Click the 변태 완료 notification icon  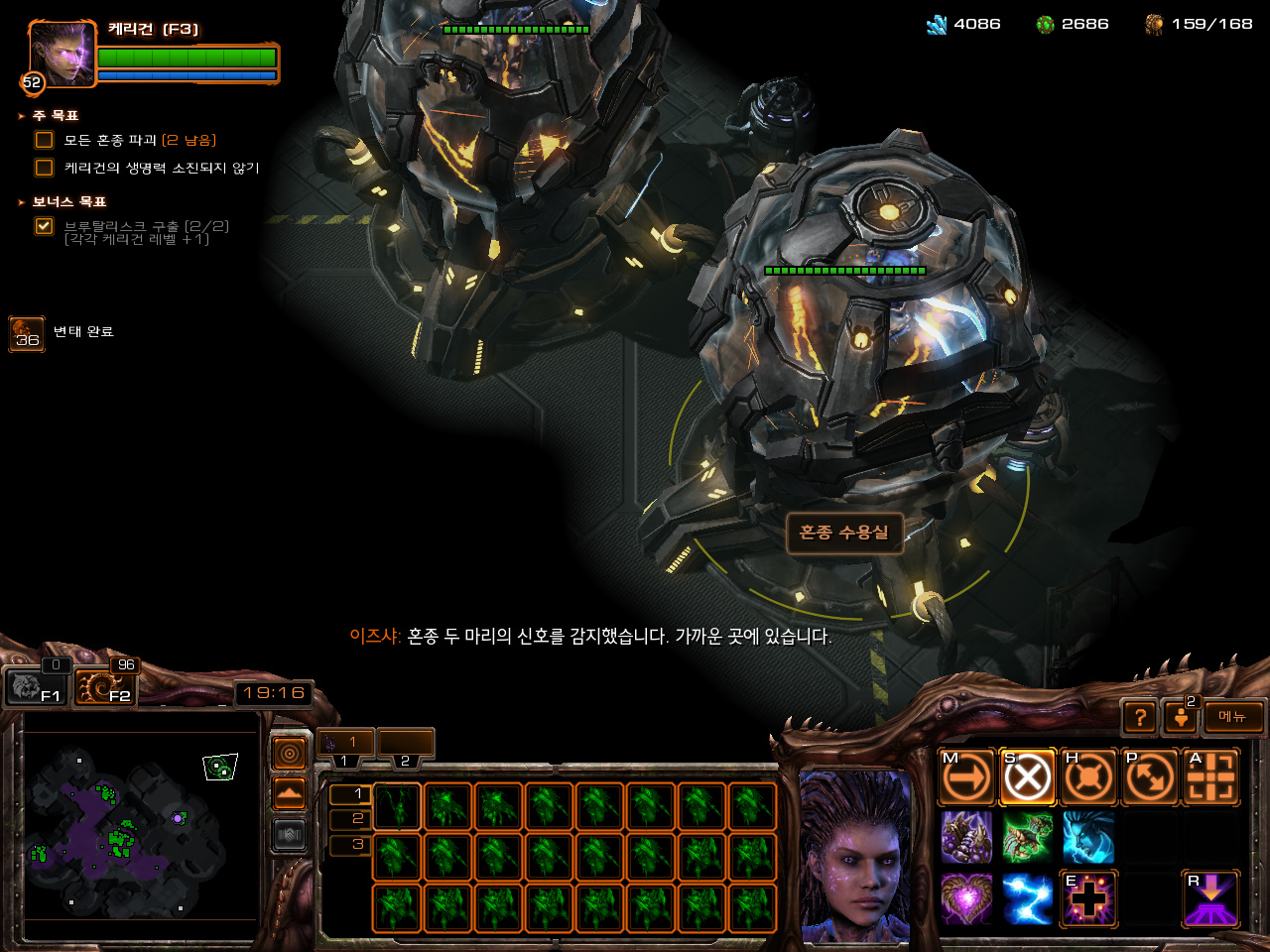(27, 334)
